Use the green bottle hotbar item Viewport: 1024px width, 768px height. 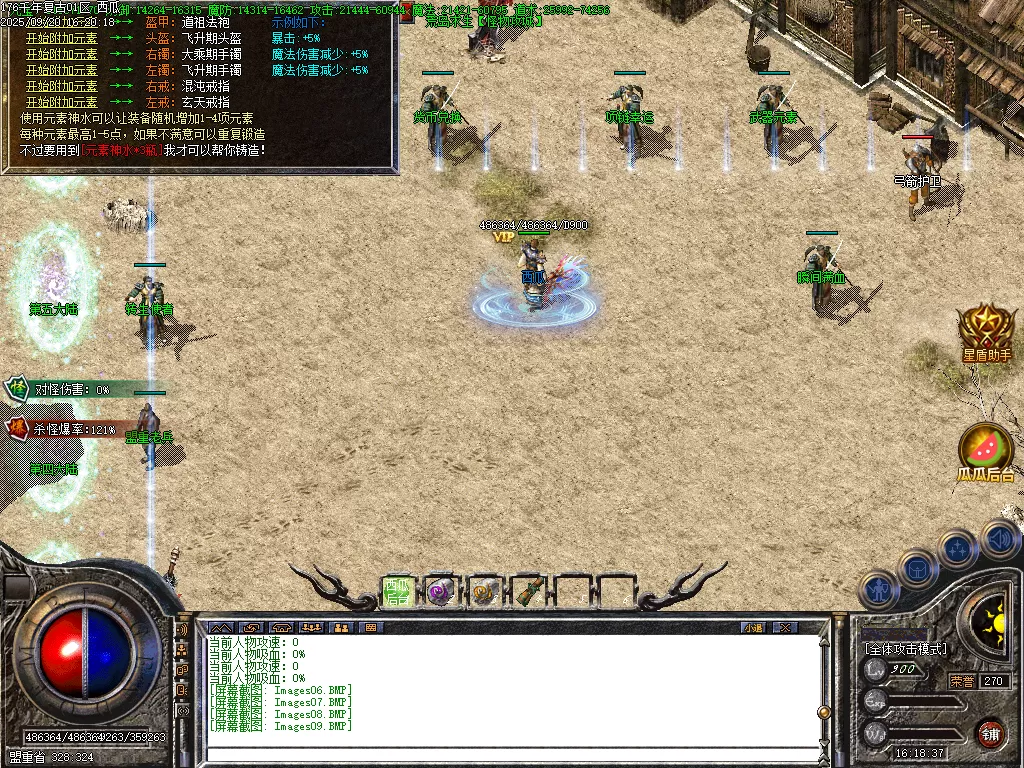(x=528, y=592)
